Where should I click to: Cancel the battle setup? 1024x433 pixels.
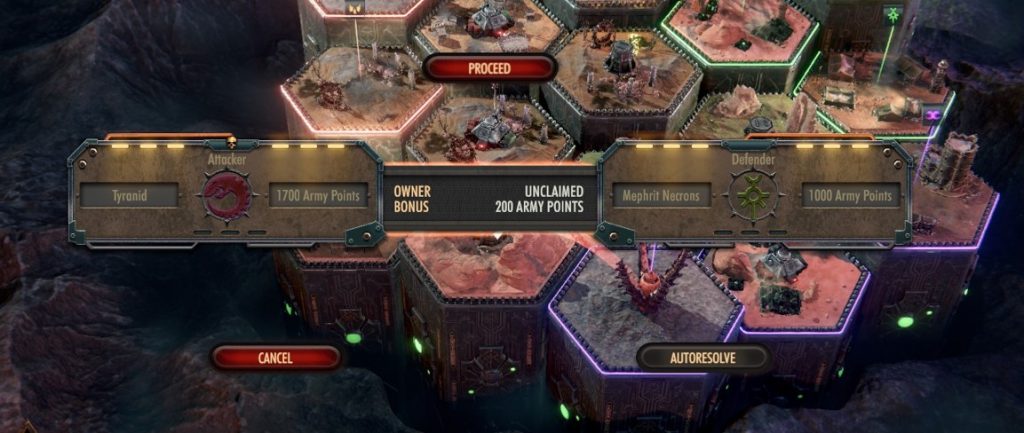click(x=275, y=357)
